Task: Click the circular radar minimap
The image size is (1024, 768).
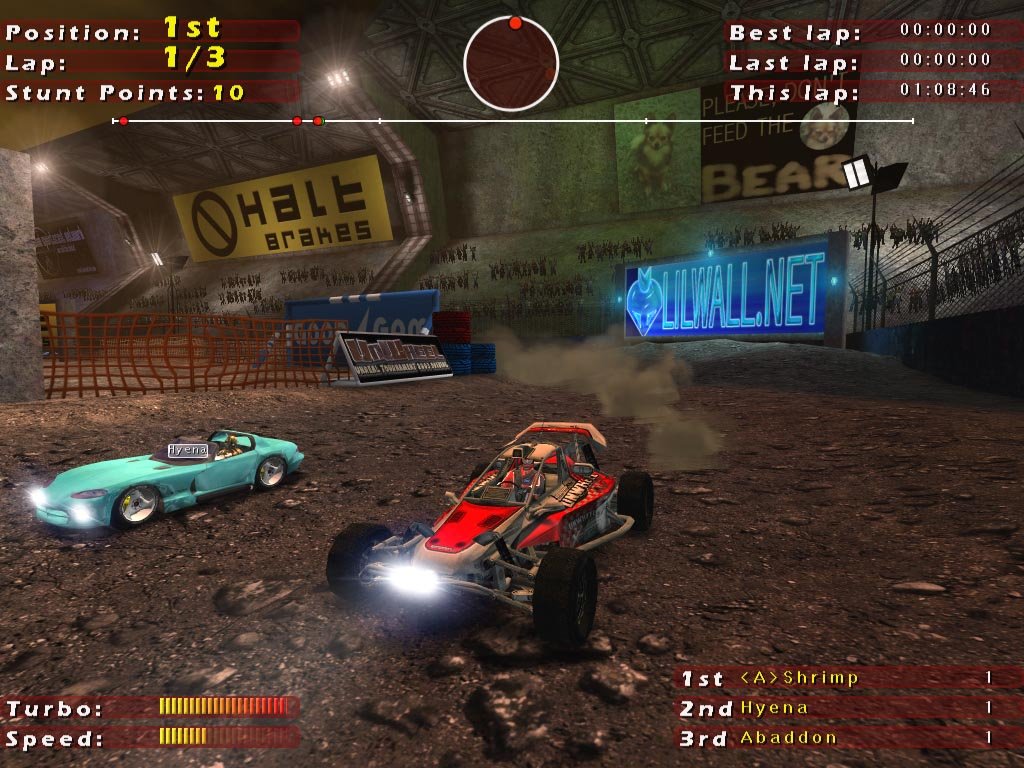Action: click(511, 64)
